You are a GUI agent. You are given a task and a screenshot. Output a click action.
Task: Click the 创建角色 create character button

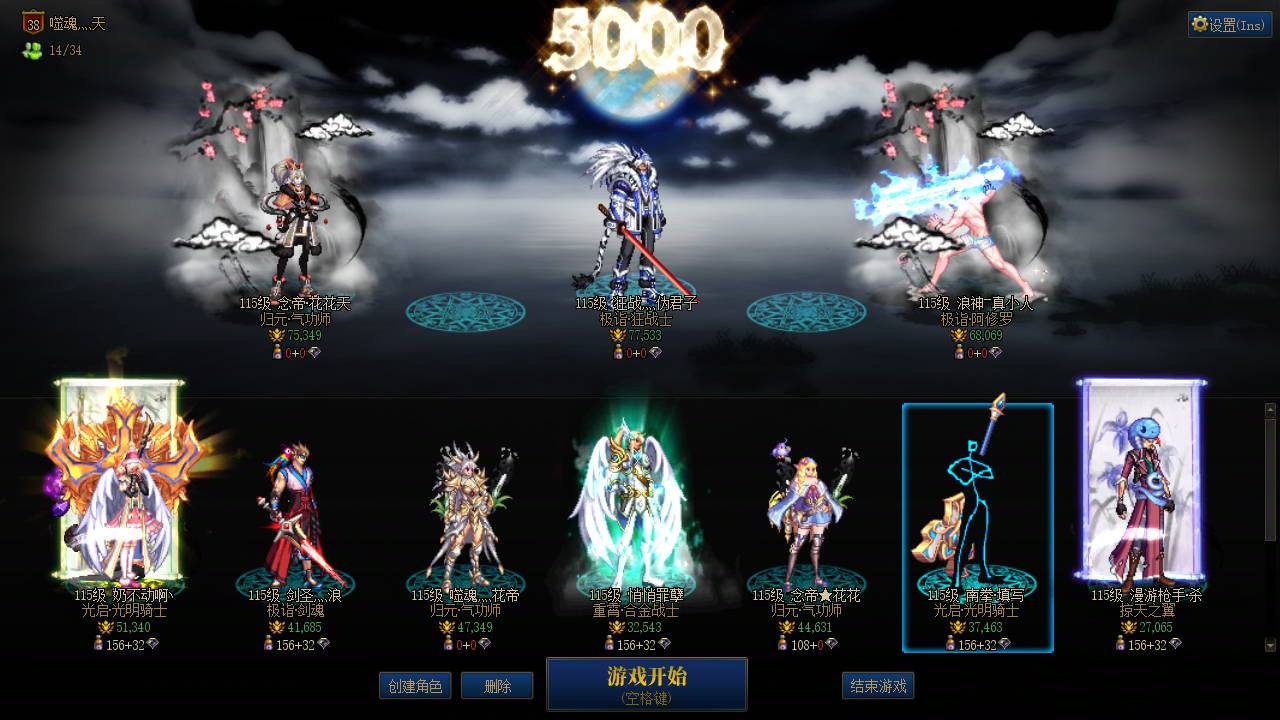click(415, 686)
